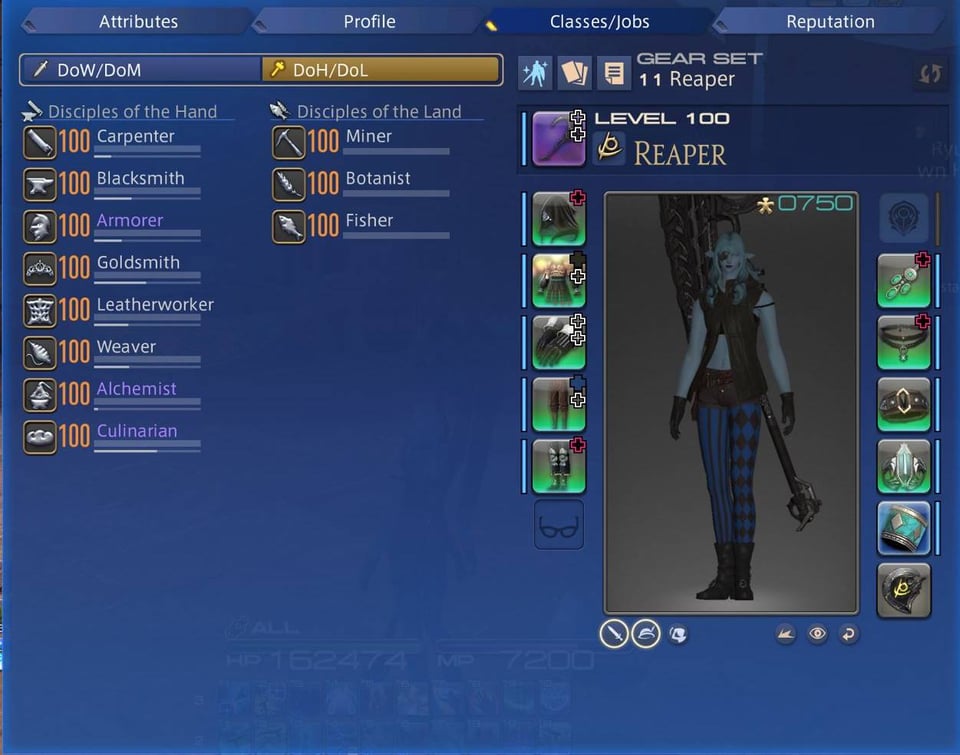This screenshot has height=755, width=960.
Task: Select the purple scythe weapon slot
Action: click(x=558, y=139)
